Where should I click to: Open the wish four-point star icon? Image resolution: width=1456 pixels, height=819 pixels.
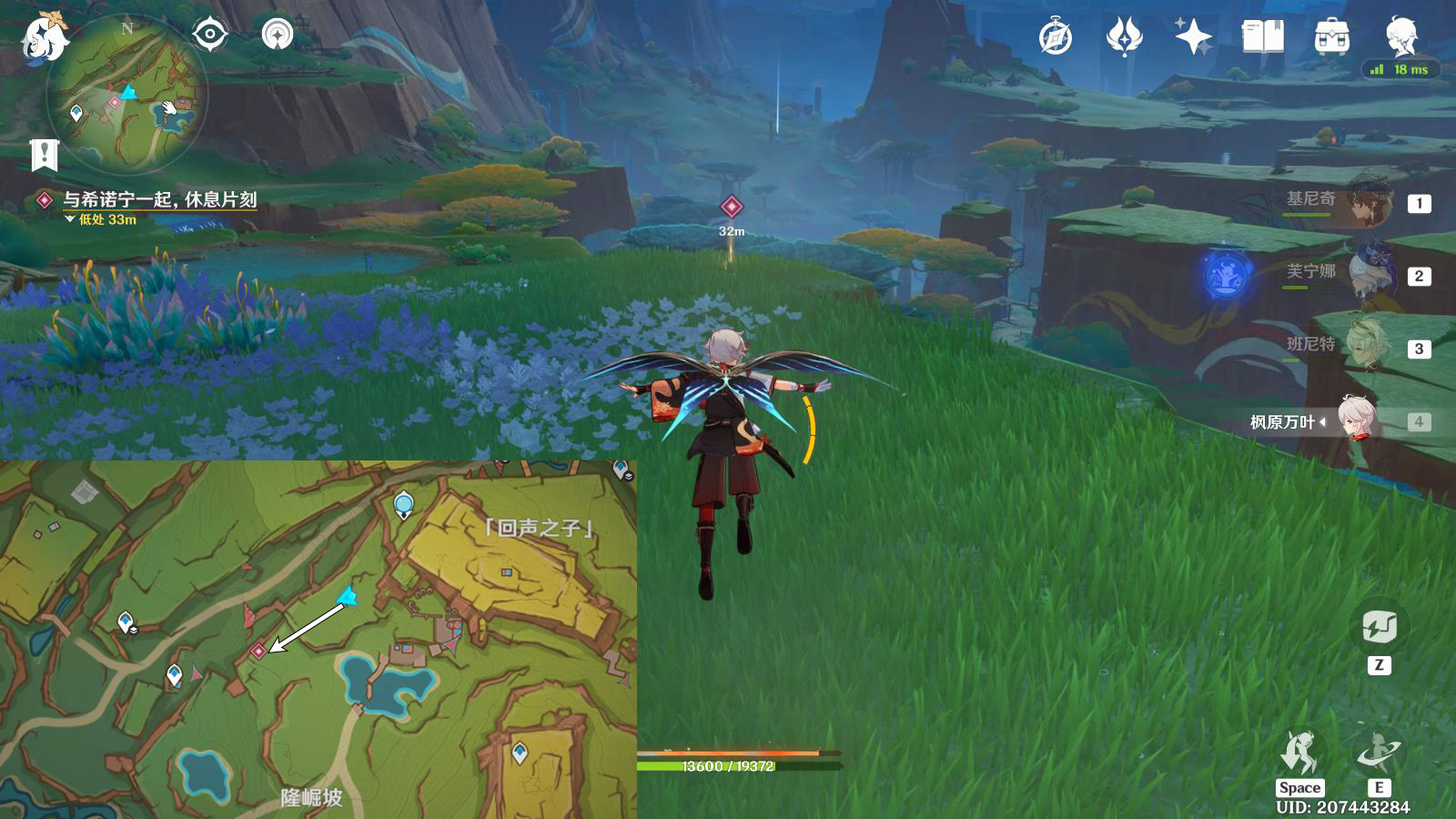1193,37
